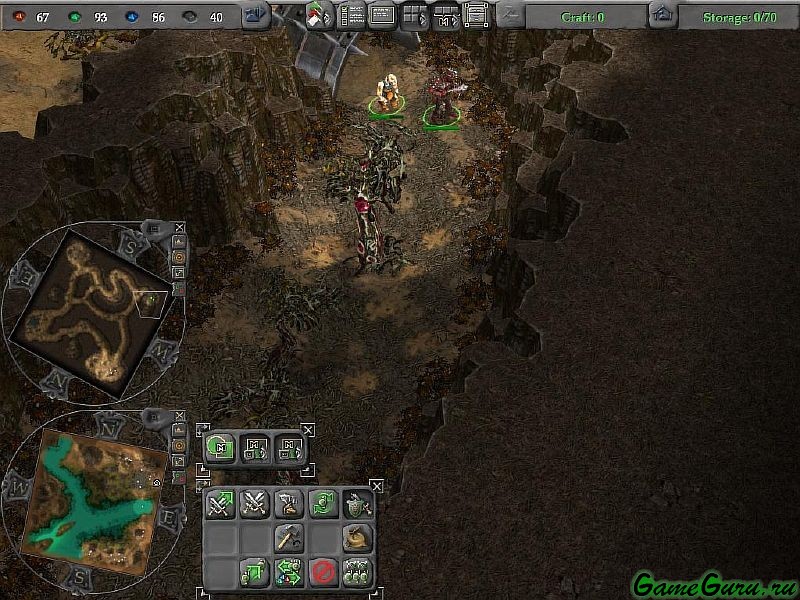
Task: Close the upper cave minimap window
Action: point(179,227)
